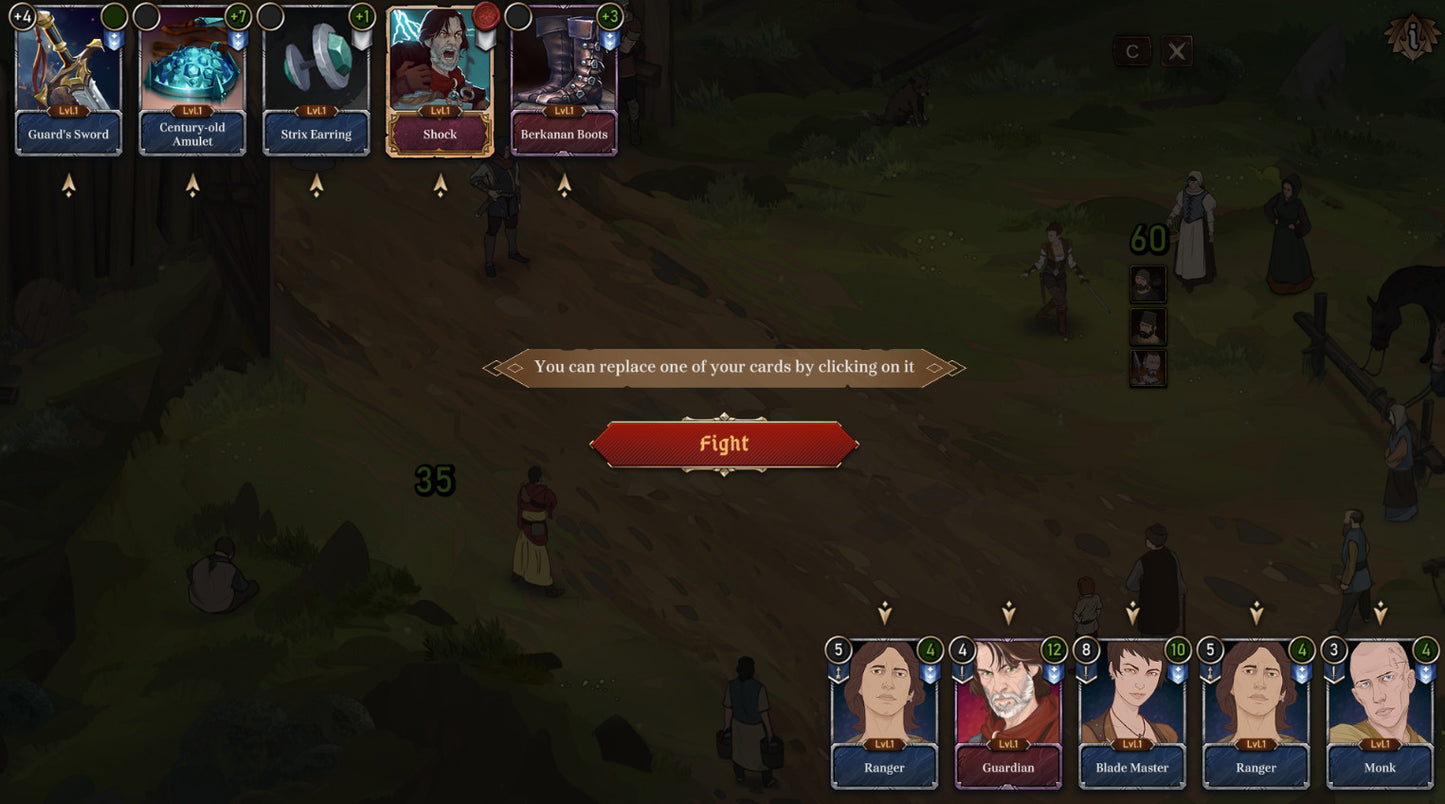This screenshot has height=804, width=1445.
Task: Start the battle with the Fight button
Action: pos(724,444)
